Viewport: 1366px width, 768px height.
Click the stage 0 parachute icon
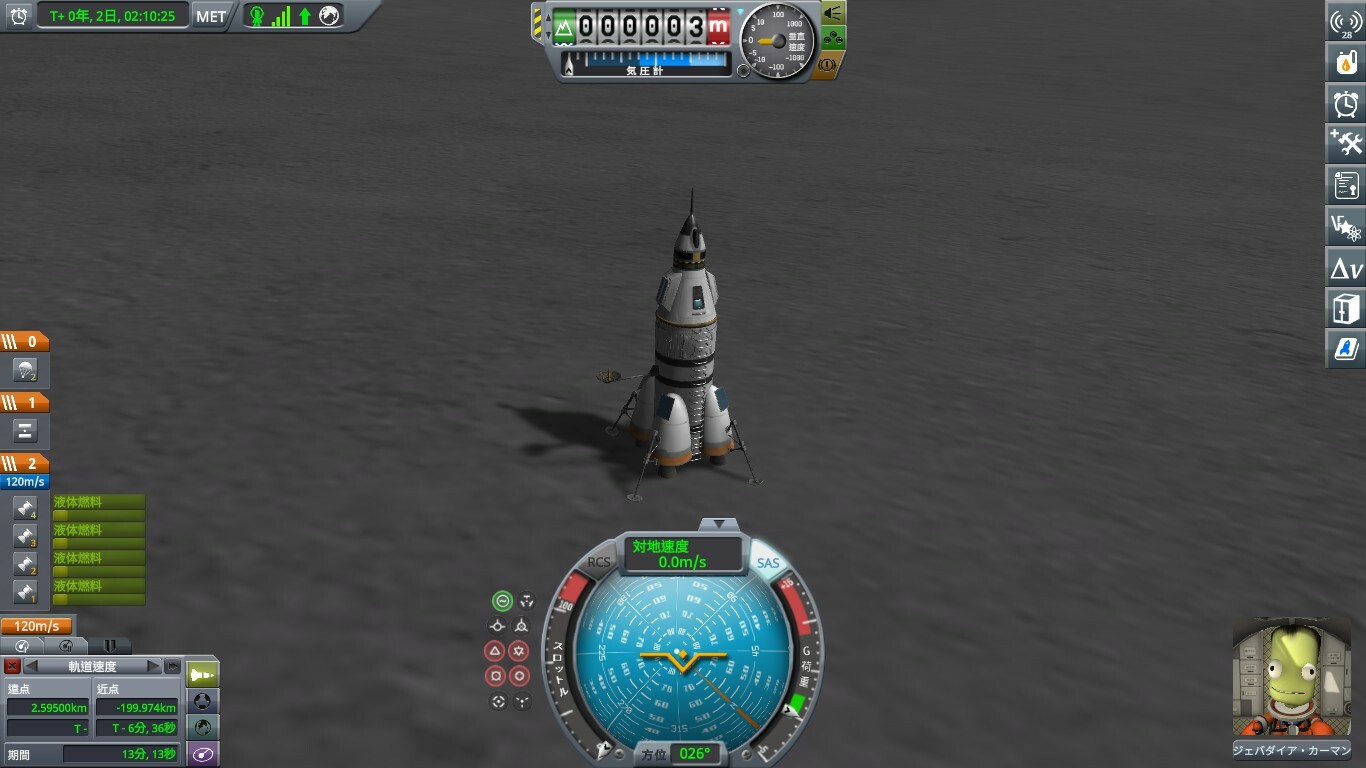tap(25, 371)
